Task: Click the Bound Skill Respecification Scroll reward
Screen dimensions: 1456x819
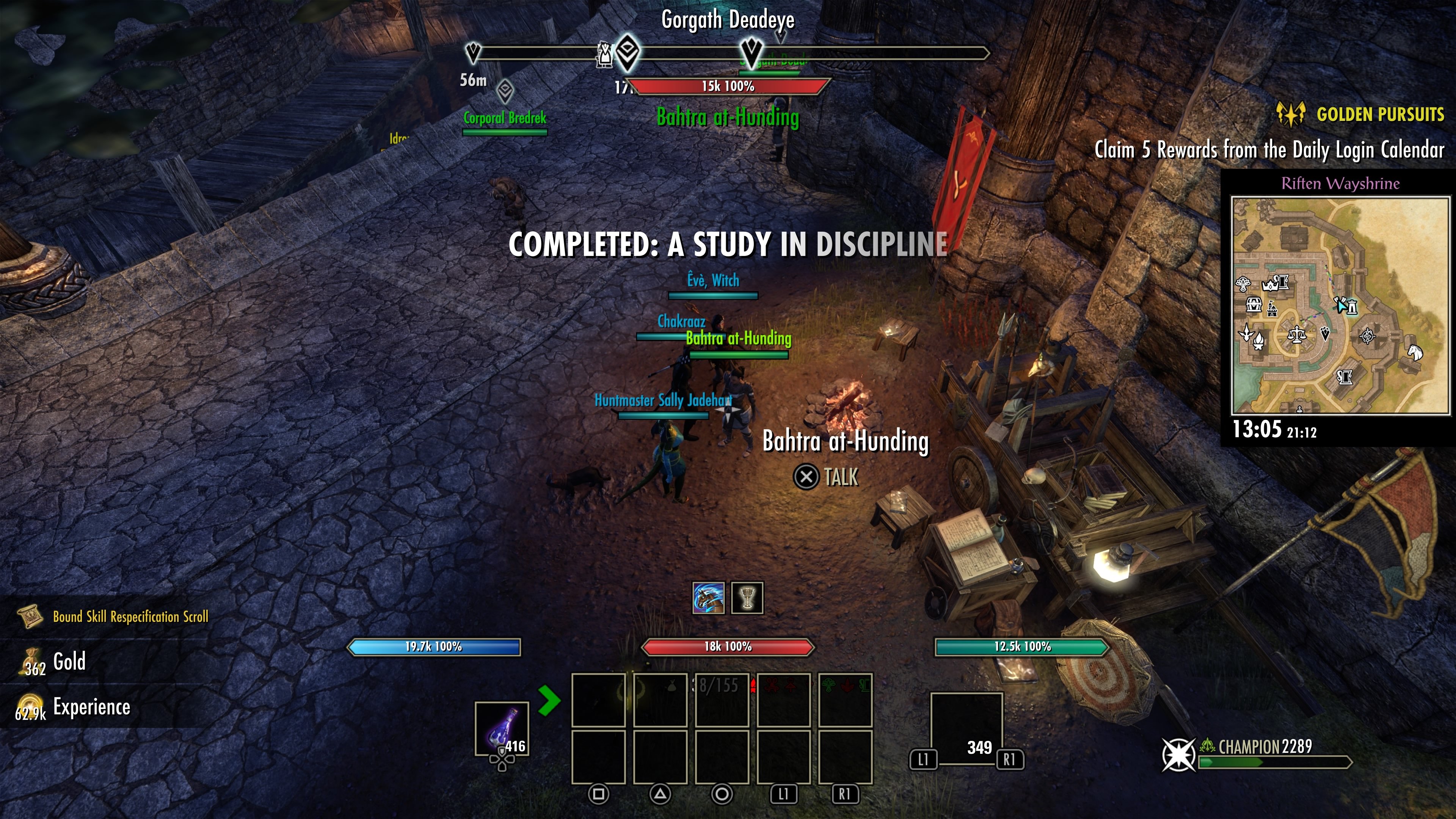Action: 130,617
